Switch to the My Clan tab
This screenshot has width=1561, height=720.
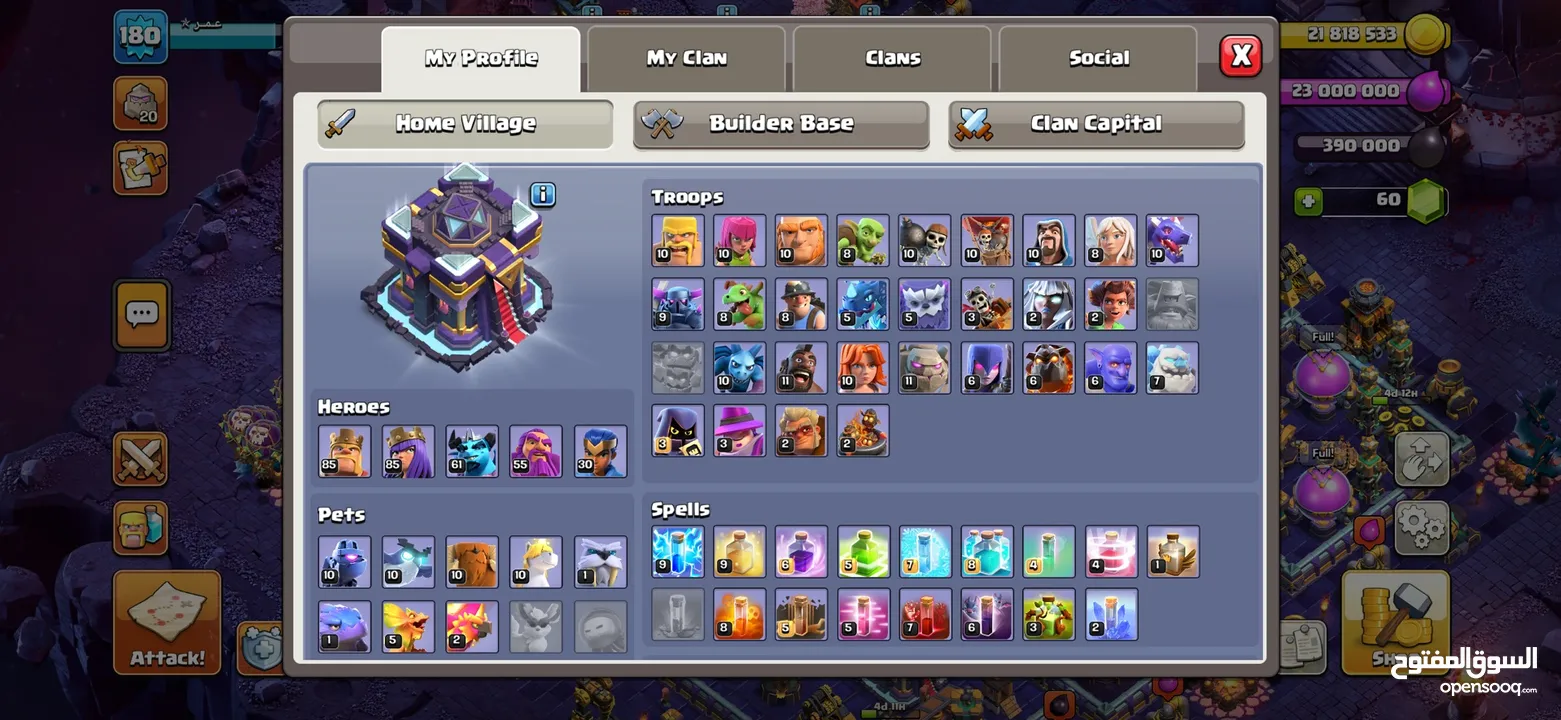[x=685, y=57]
